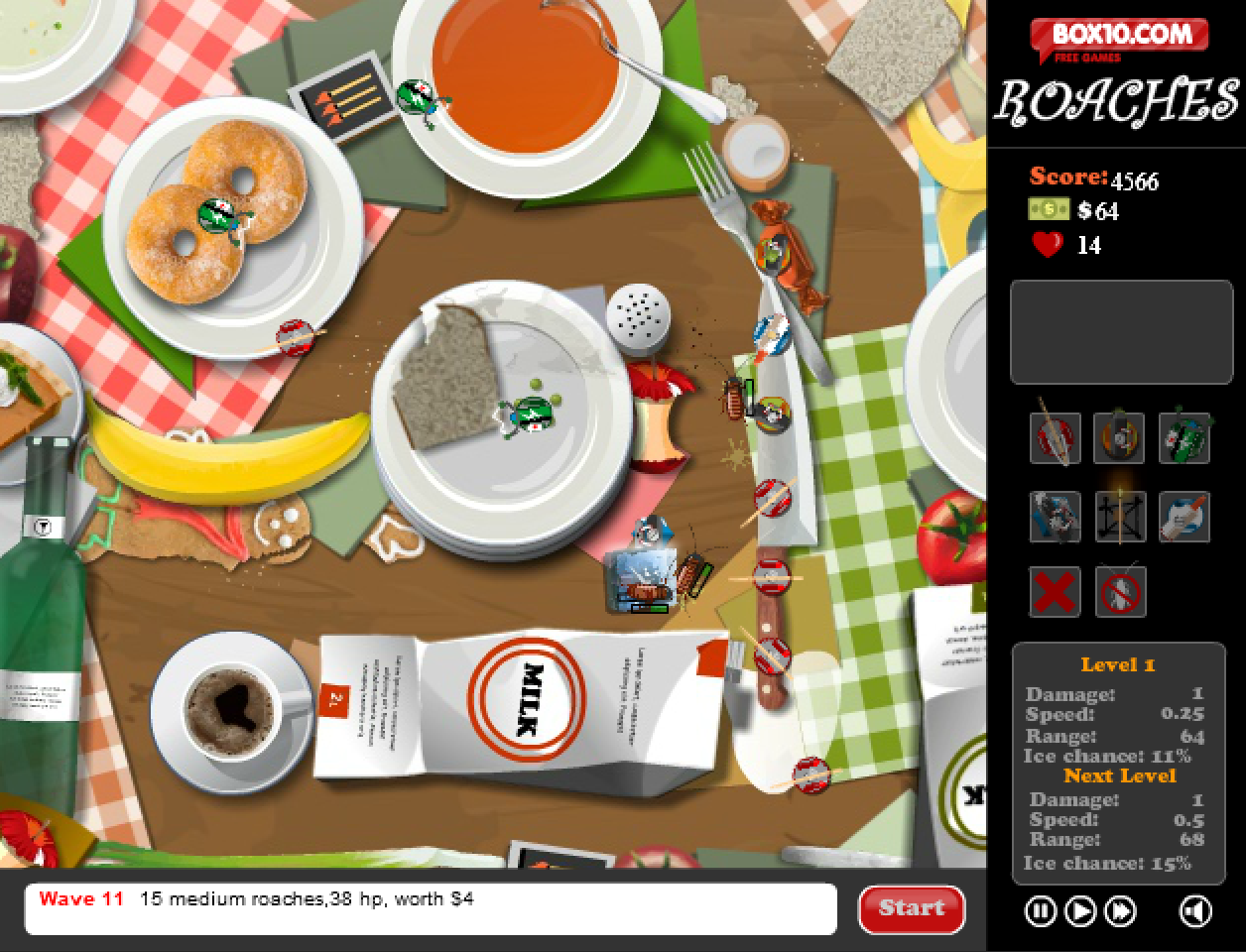The width and height of the screenshot is (1246, 952).
Task: Set the game to normal play speed
Action: pos(1080,910)
